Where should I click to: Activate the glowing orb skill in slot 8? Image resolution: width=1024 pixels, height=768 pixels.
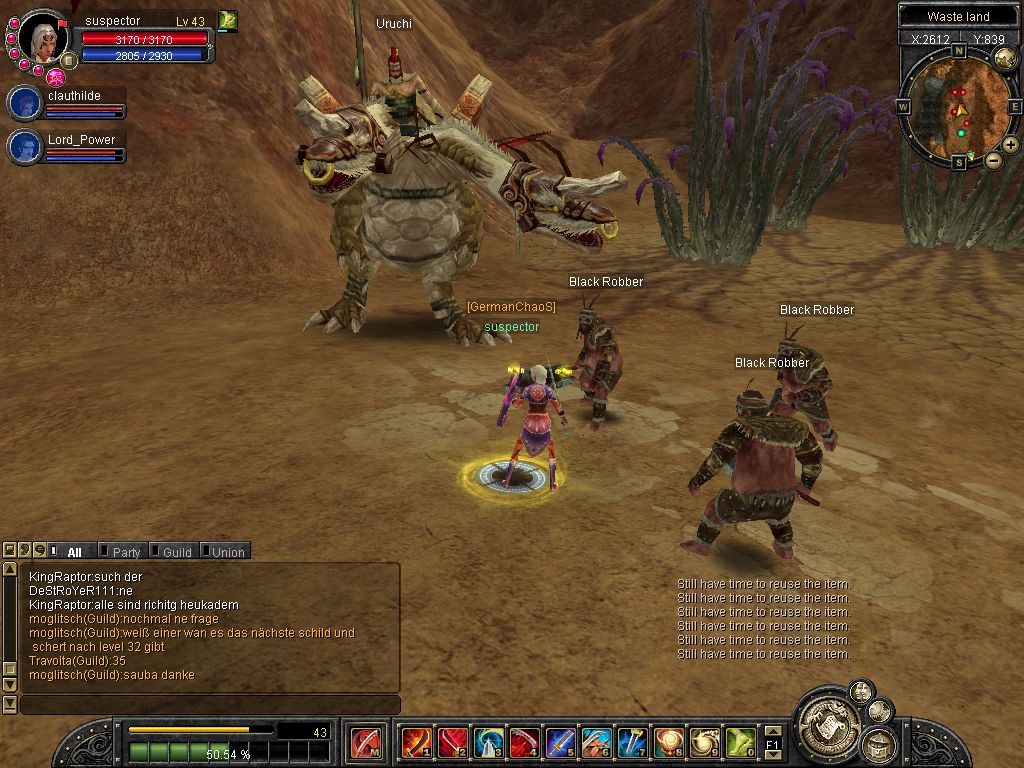[x=668, y=743]
